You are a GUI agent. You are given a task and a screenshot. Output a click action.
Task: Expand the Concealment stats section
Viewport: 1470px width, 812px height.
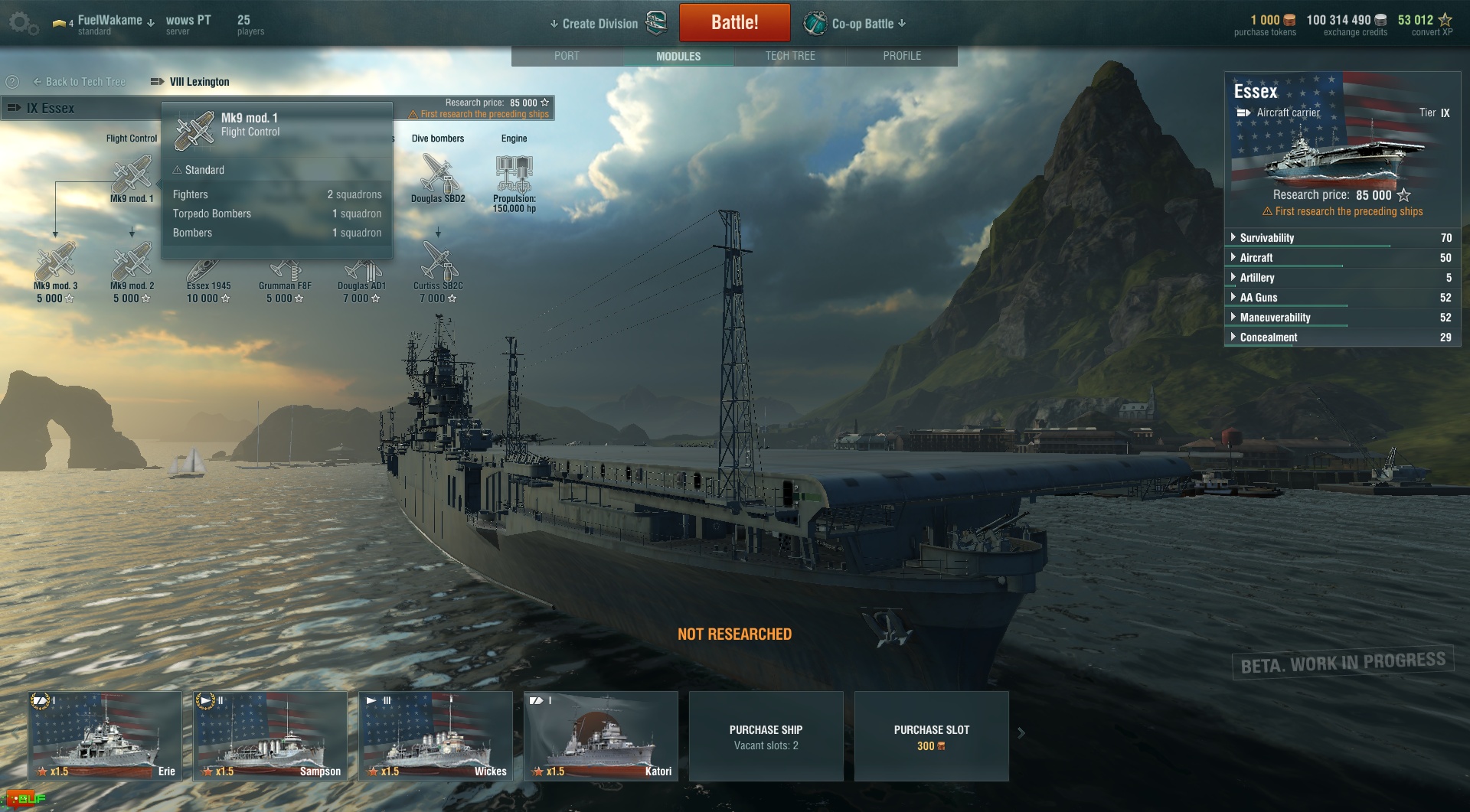pyautogui.click(x=1268, y=338)
